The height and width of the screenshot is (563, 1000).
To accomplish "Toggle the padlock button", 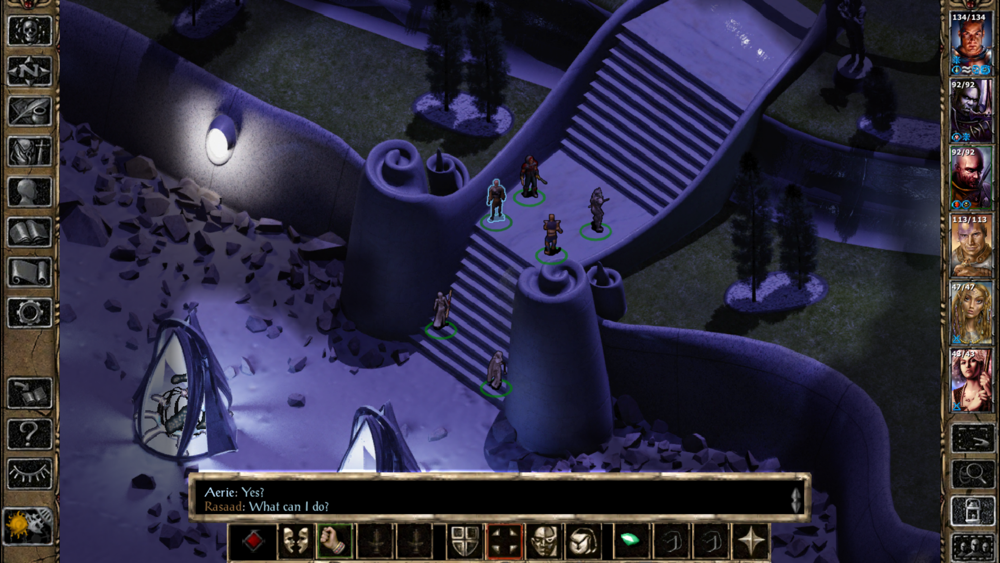I will (972, 510).
